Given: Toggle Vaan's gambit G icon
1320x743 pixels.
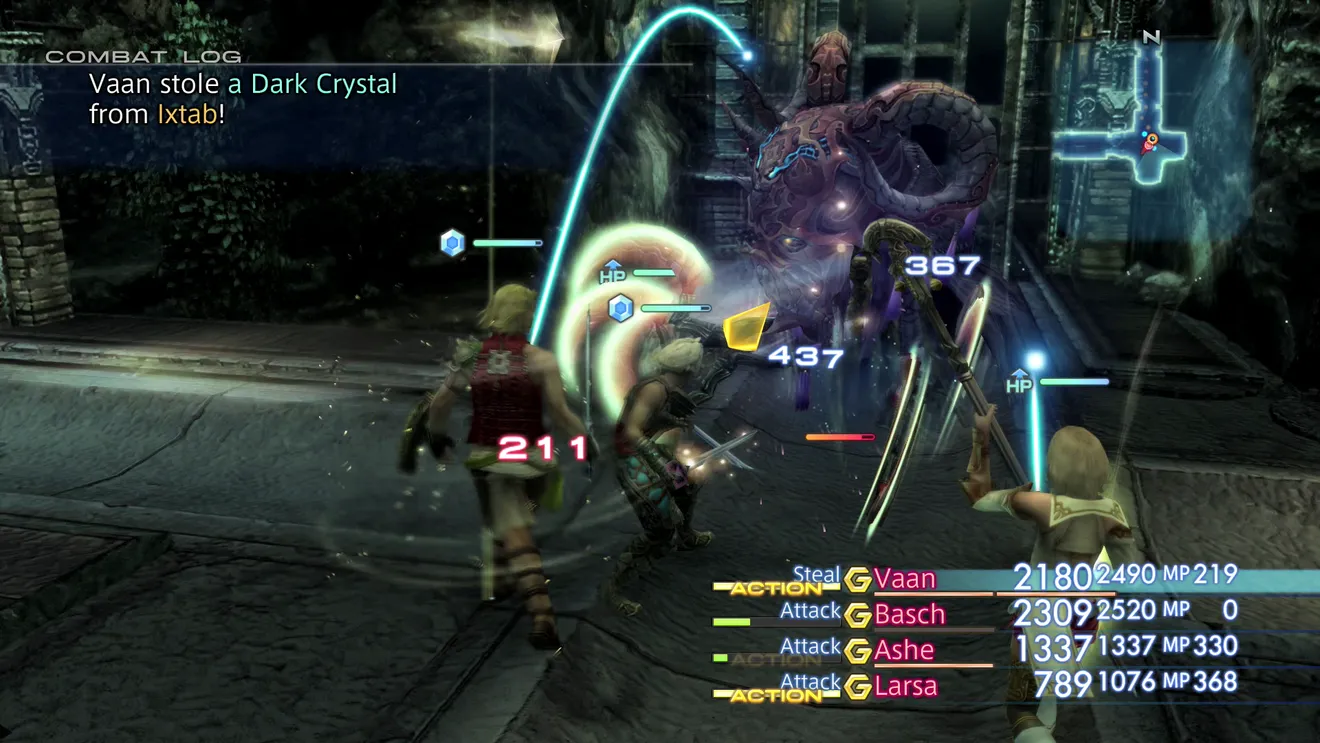Looking at the screenshot, I should point(857,580).
